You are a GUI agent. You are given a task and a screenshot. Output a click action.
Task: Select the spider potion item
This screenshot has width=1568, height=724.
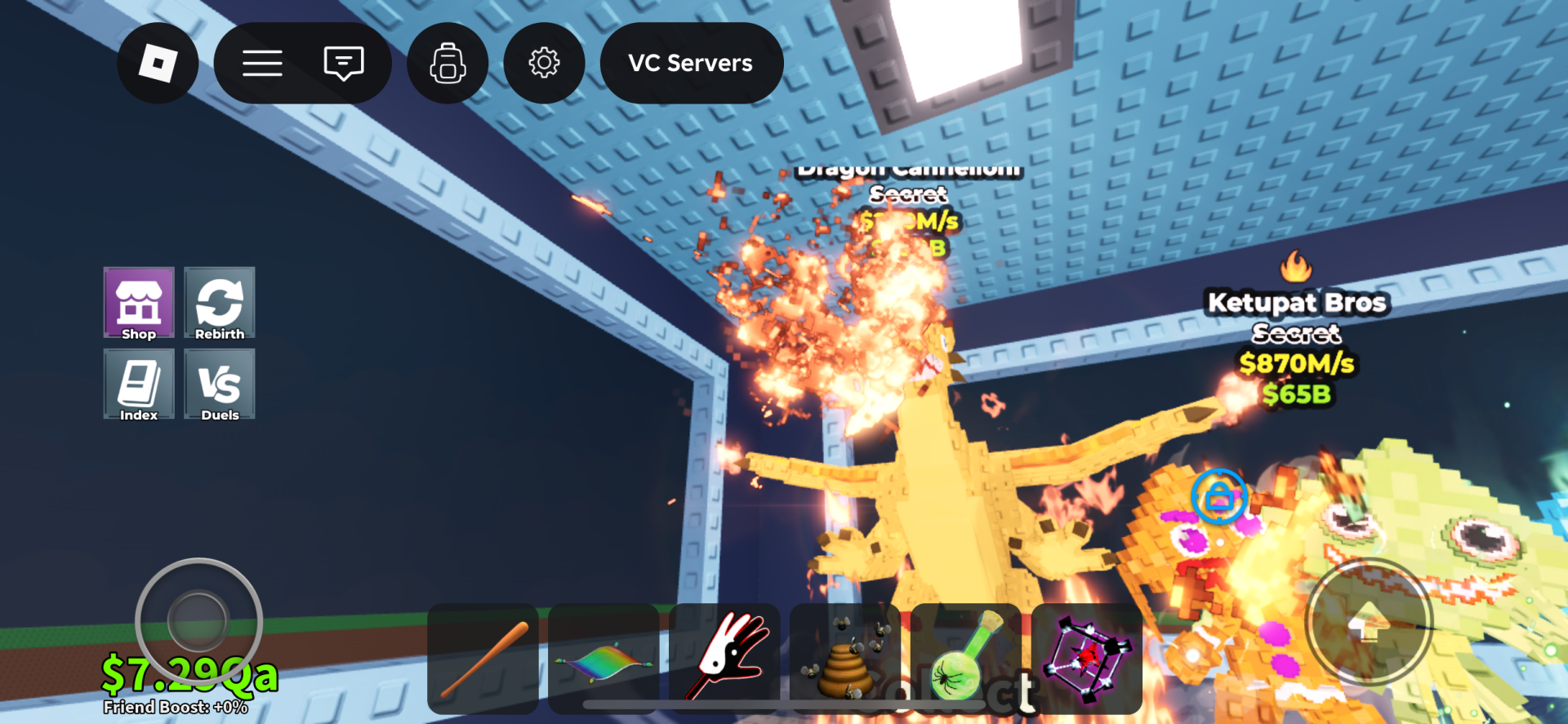[965, 658]
